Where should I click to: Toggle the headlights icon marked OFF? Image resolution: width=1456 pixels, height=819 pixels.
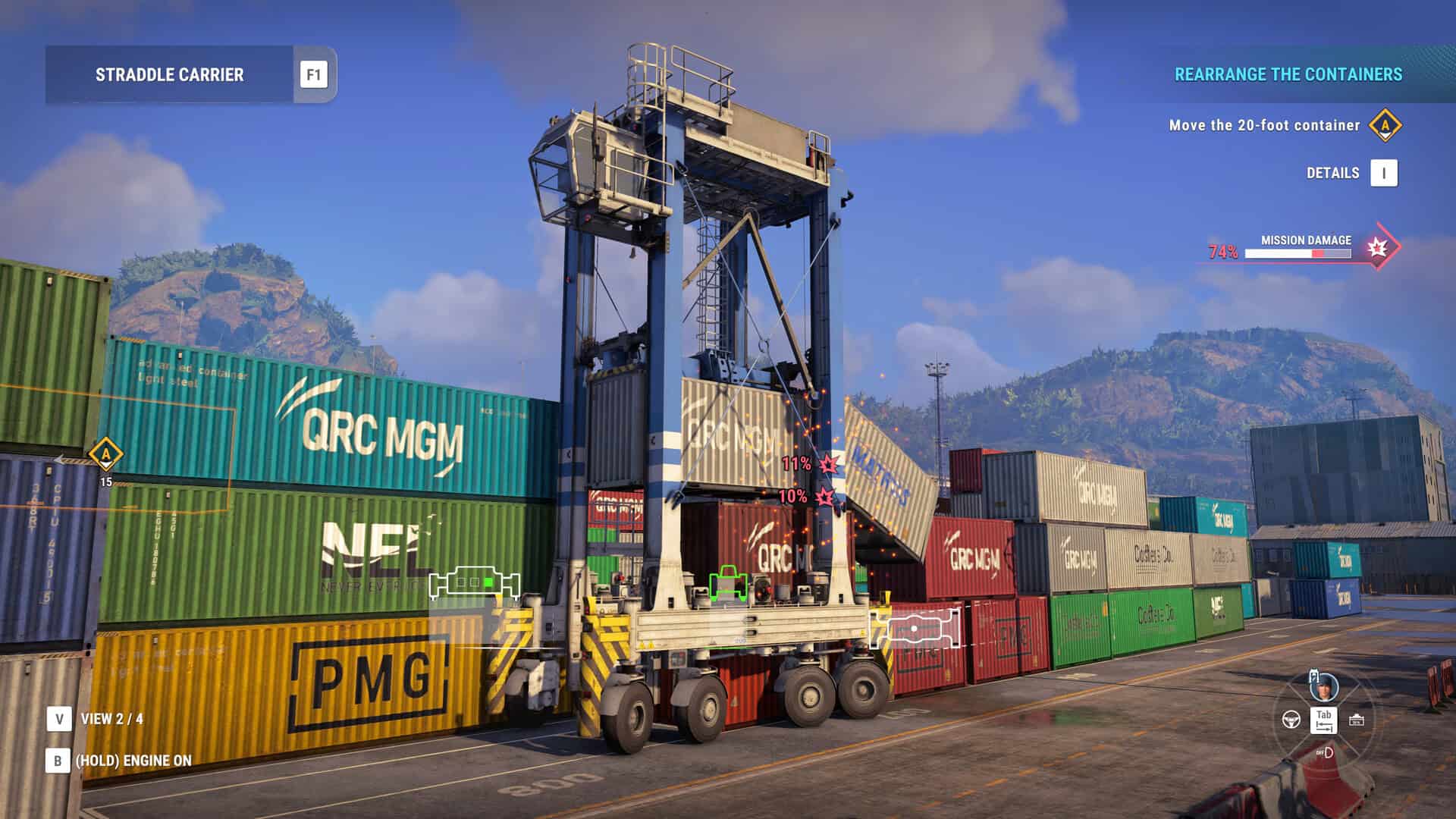[1325, 752]
